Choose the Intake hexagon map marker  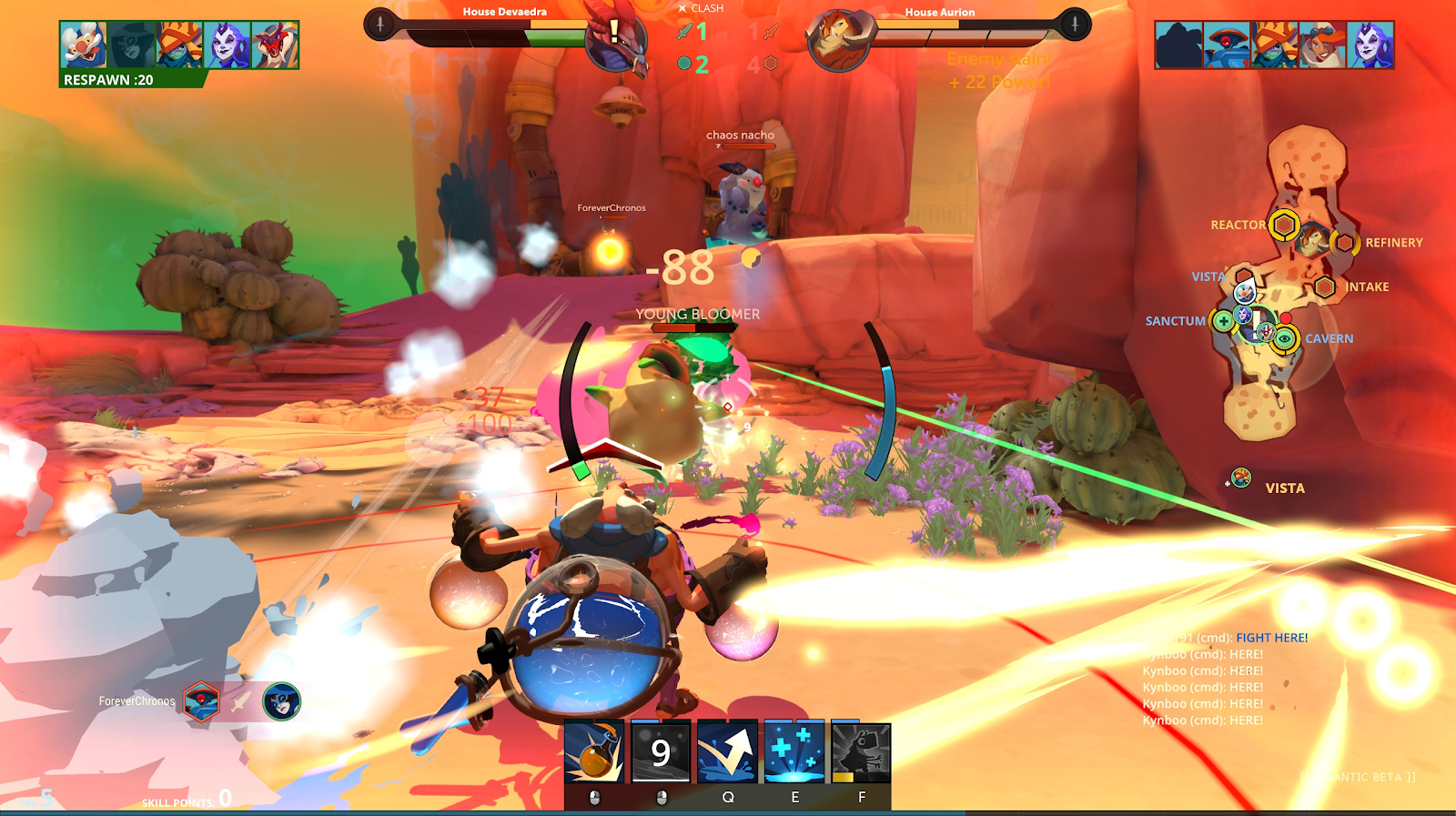click(1325, 287)
